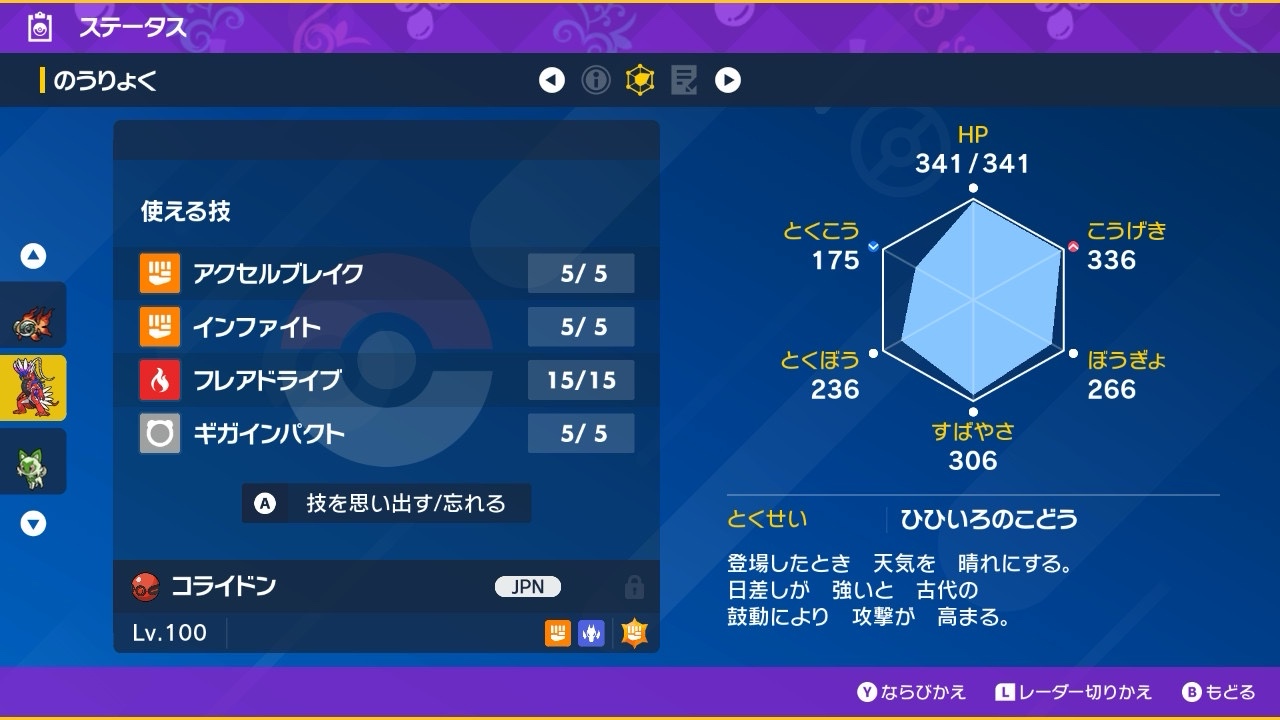Click the ならびかえ reorder option
This screenshot has height=720, width=1280.
click(x=912, y=692)
